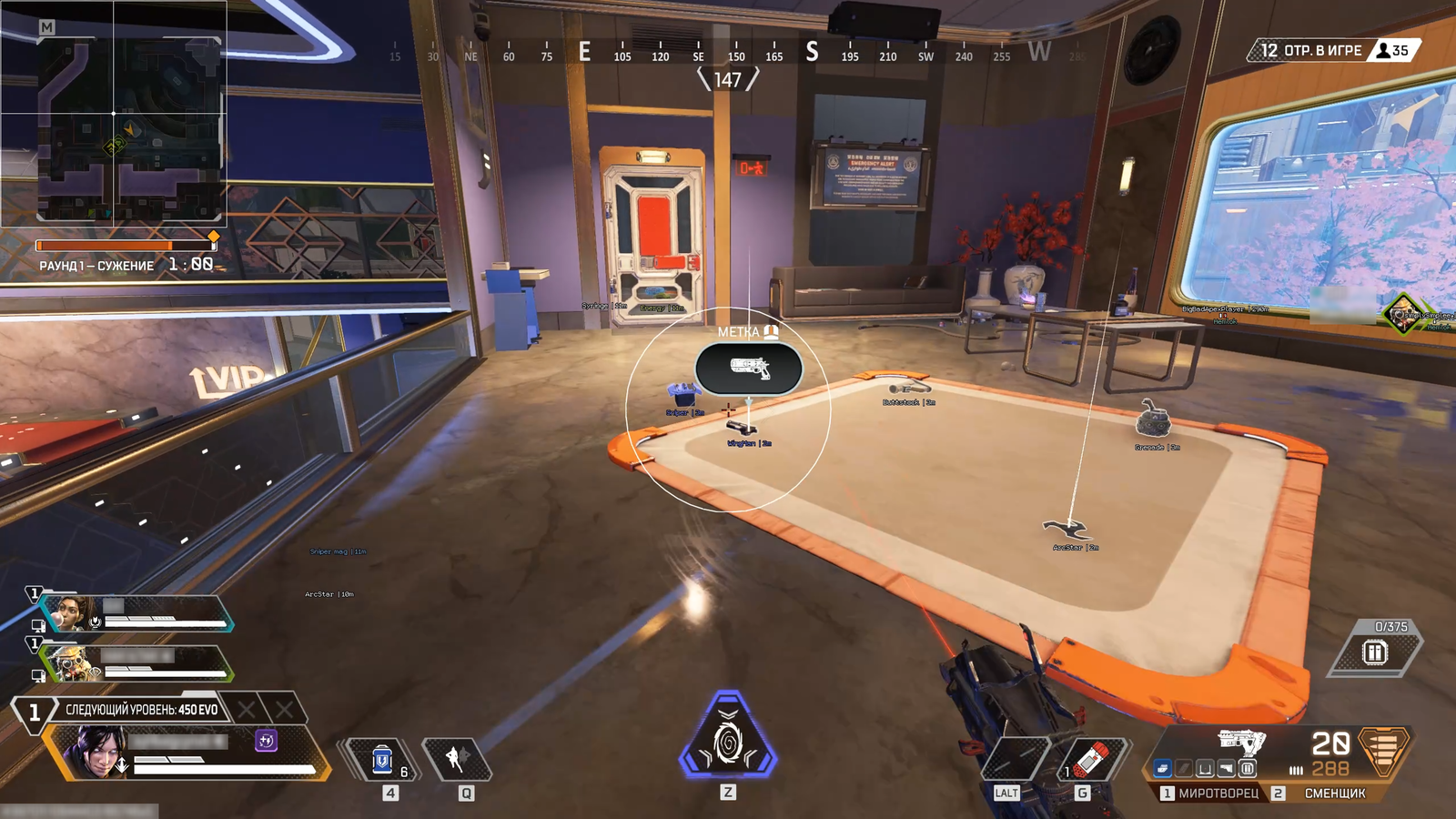Click the replicator crafting materials icon
Image resolution: width=1456 pixels, height=819 pixels.
click(x=1374, y=652)
